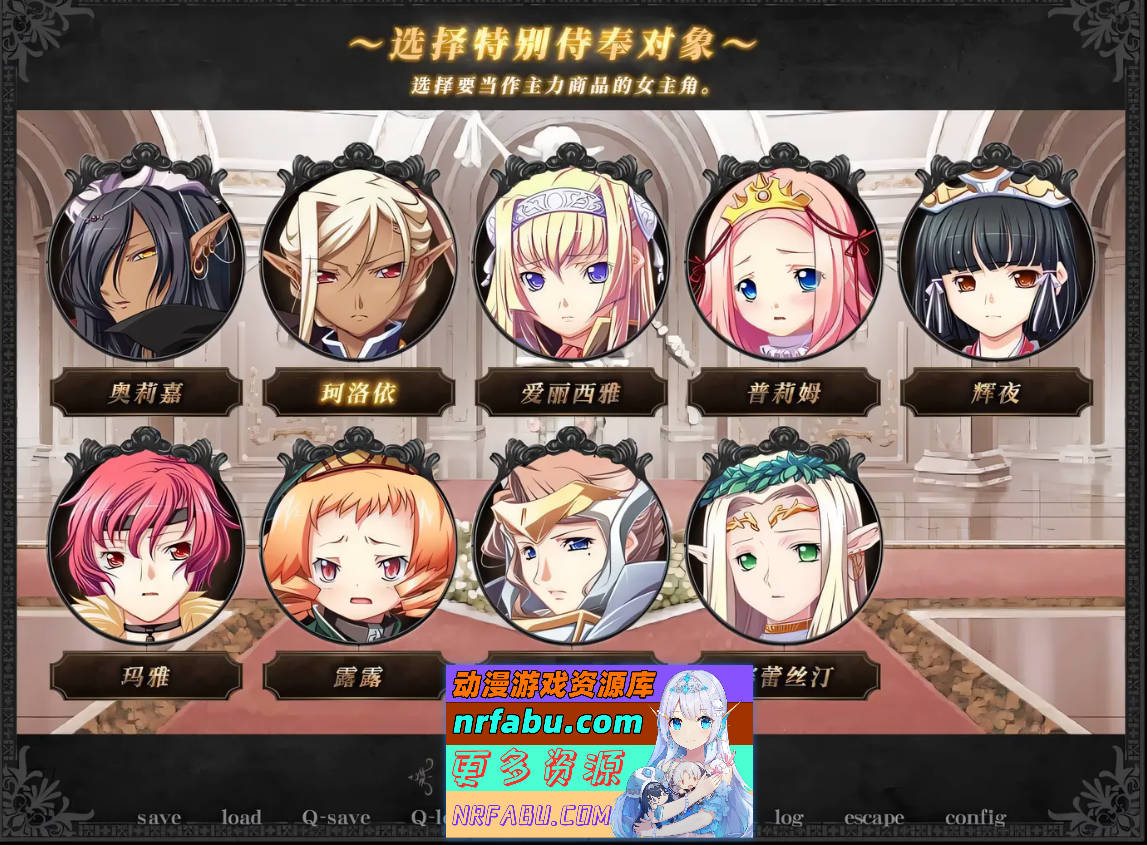Viewport: 1147px width, 845px height.
Task: Open the config settings
Action: [975, 818]
